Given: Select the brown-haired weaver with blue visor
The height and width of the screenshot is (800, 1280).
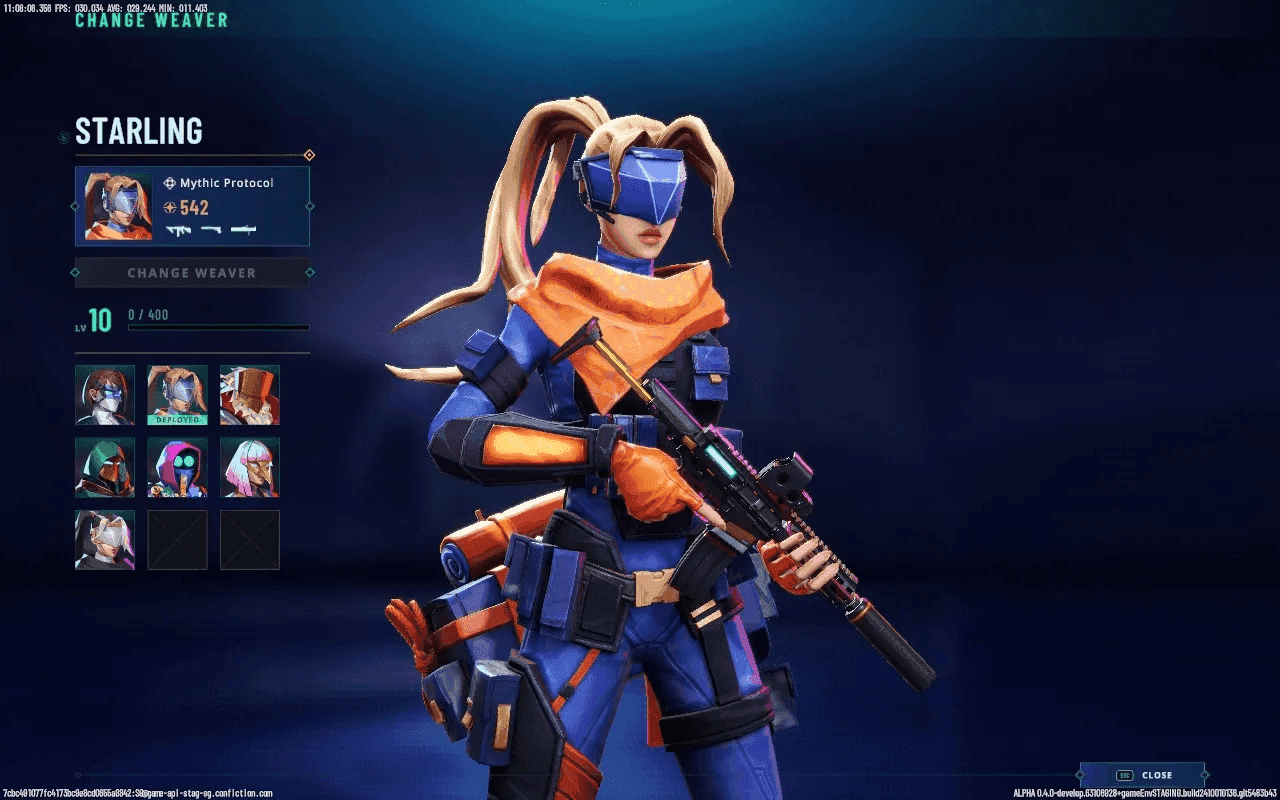Looking at the screenshot, I should (x=105, y=395).
